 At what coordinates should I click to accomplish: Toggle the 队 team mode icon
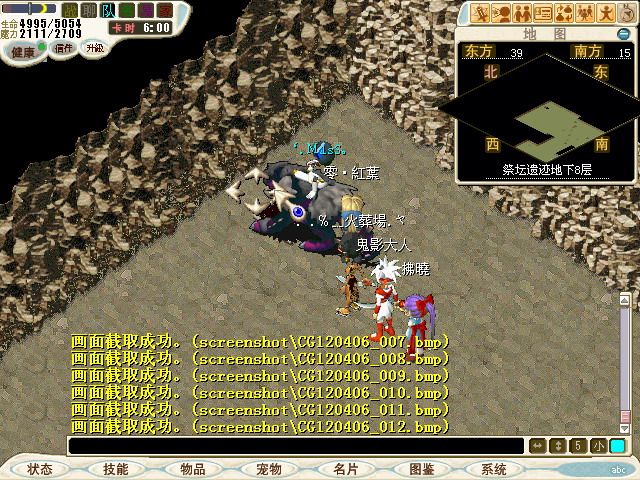coord(108,10)
